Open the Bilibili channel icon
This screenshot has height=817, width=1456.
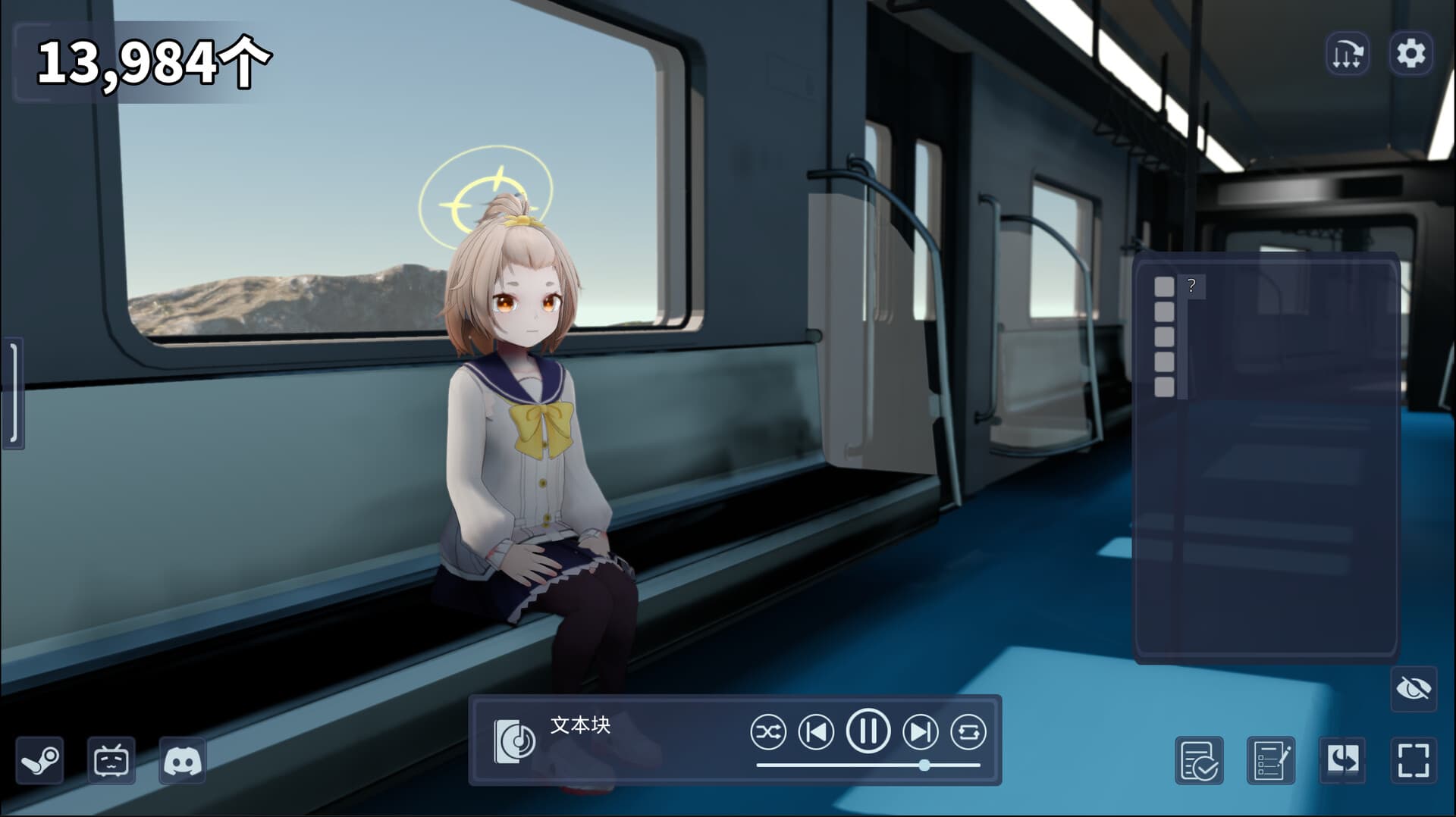pos(112,762)
